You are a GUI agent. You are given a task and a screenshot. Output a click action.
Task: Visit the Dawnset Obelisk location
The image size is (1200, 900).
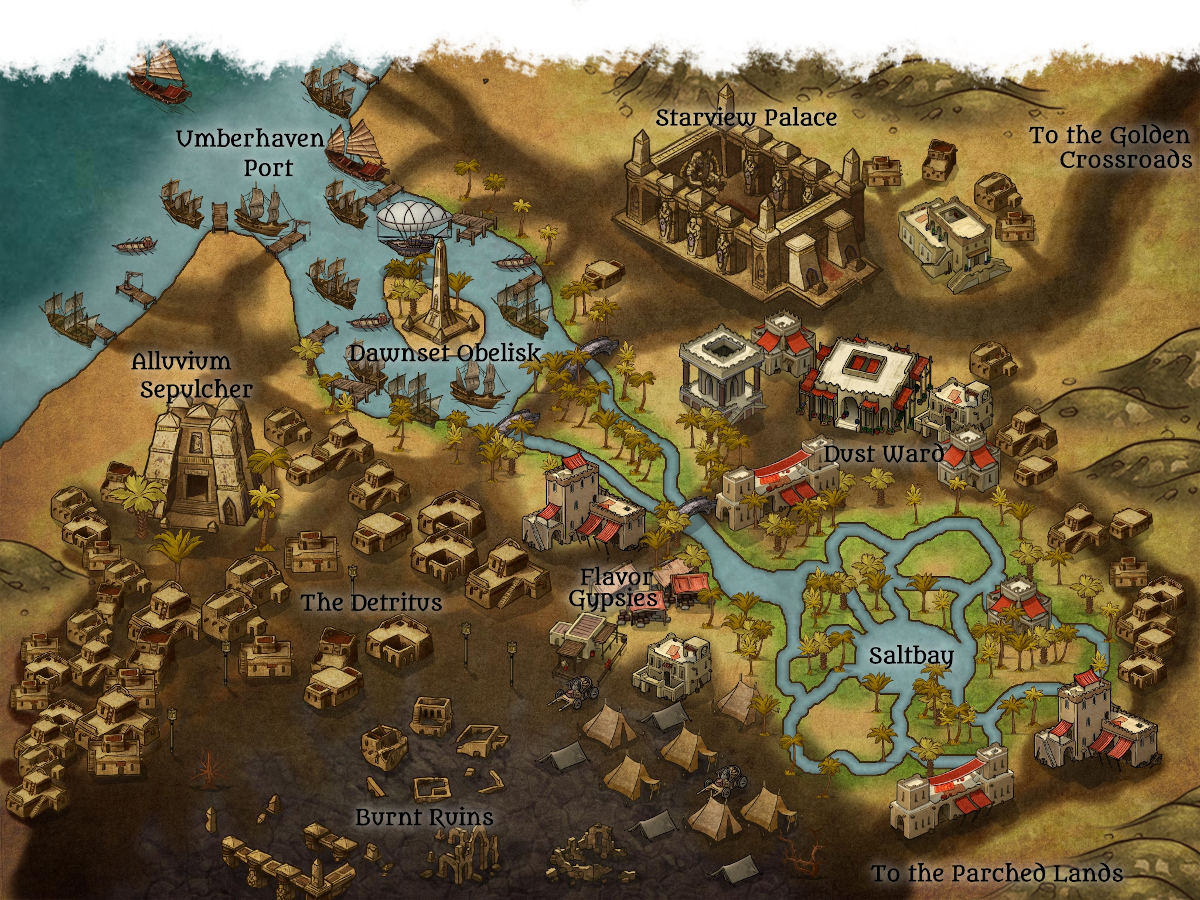[445, 353]
